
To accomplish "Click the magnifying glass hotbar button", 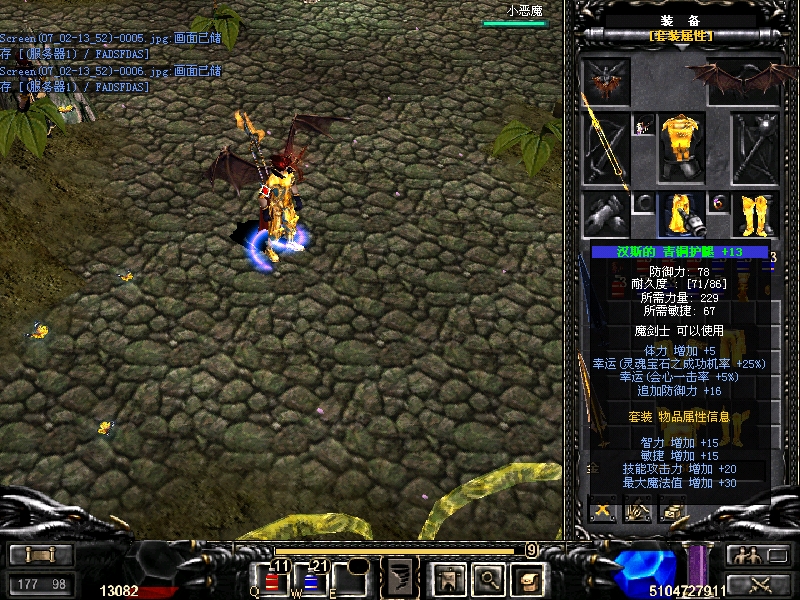I will 487,577.
